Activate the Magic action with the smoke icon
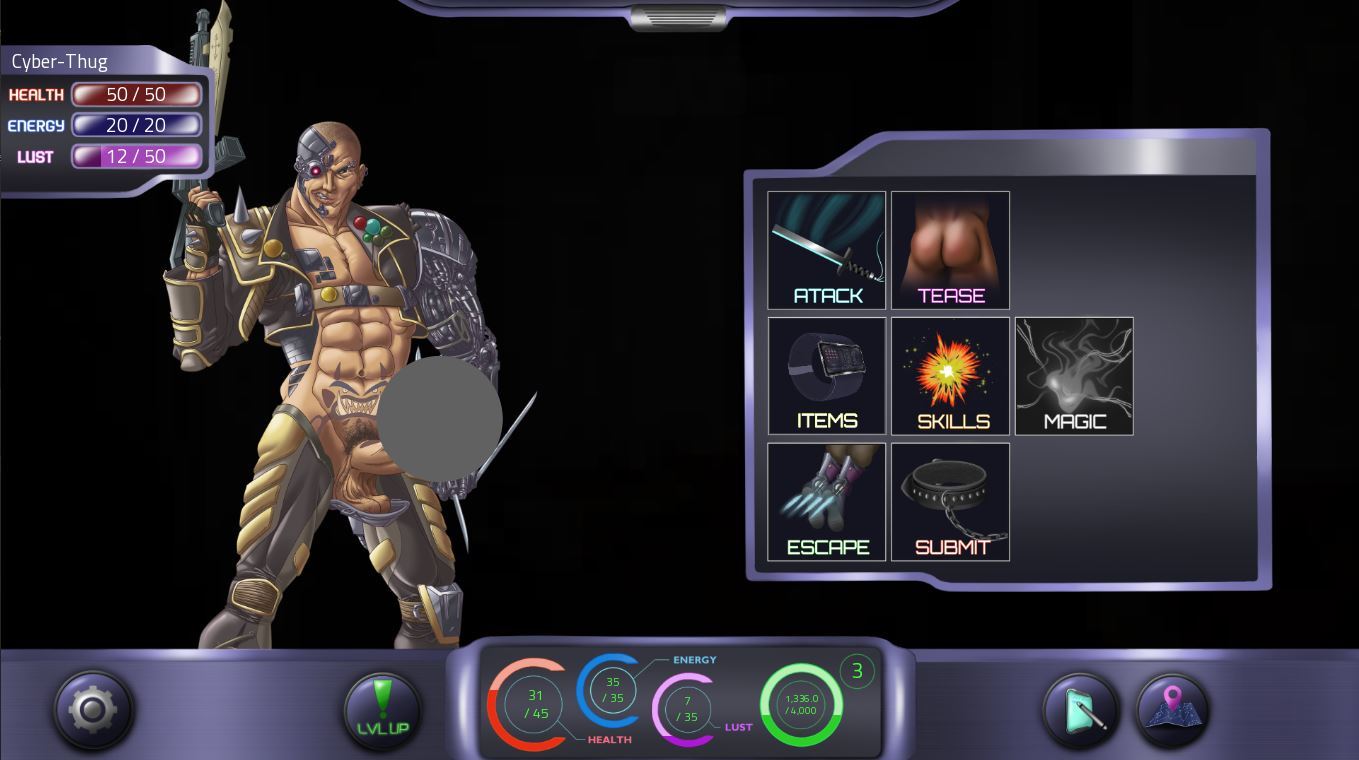This screenshot has width=1359, height=760. (1073, 375)
